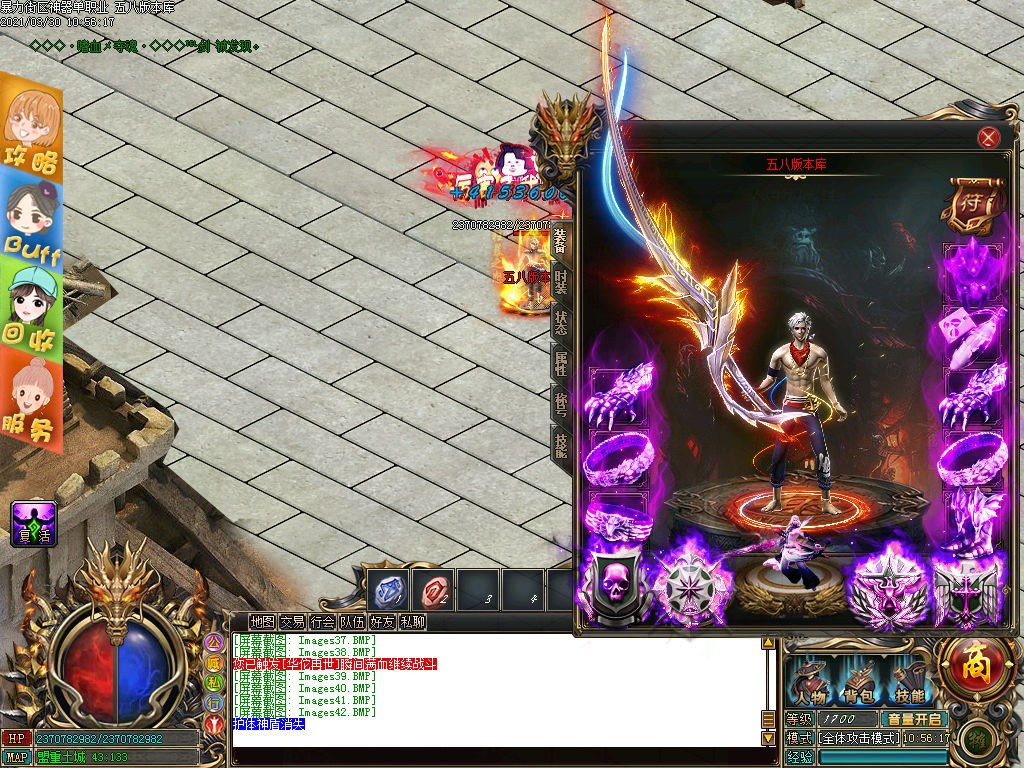Open the 好友 friends list
This screenshot has width=1024, height=768.
coord(382,622)
